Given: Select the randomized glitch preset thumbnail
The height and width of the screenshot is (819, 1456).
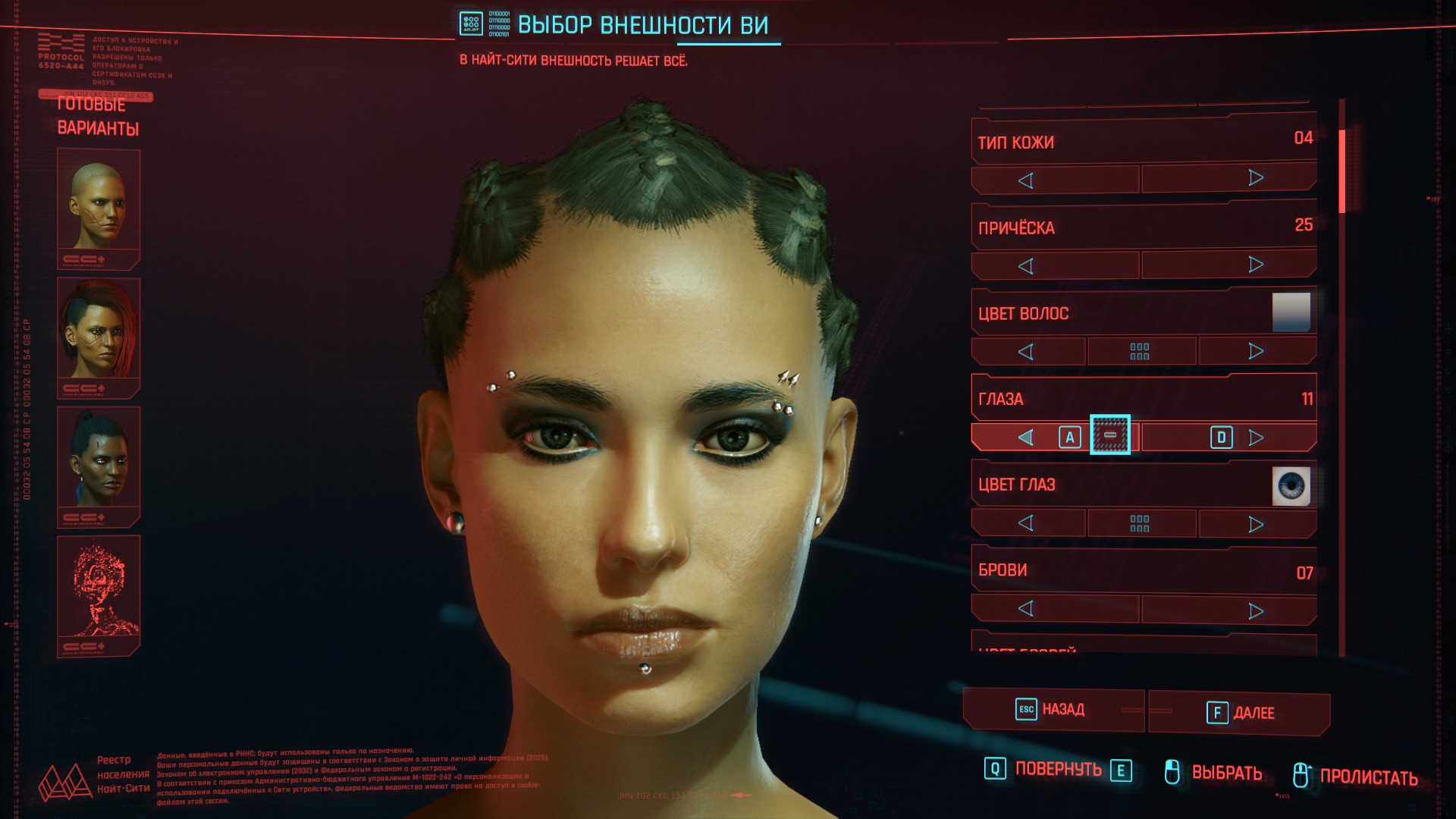Looking at the screenshot, I should coord(99,591).
